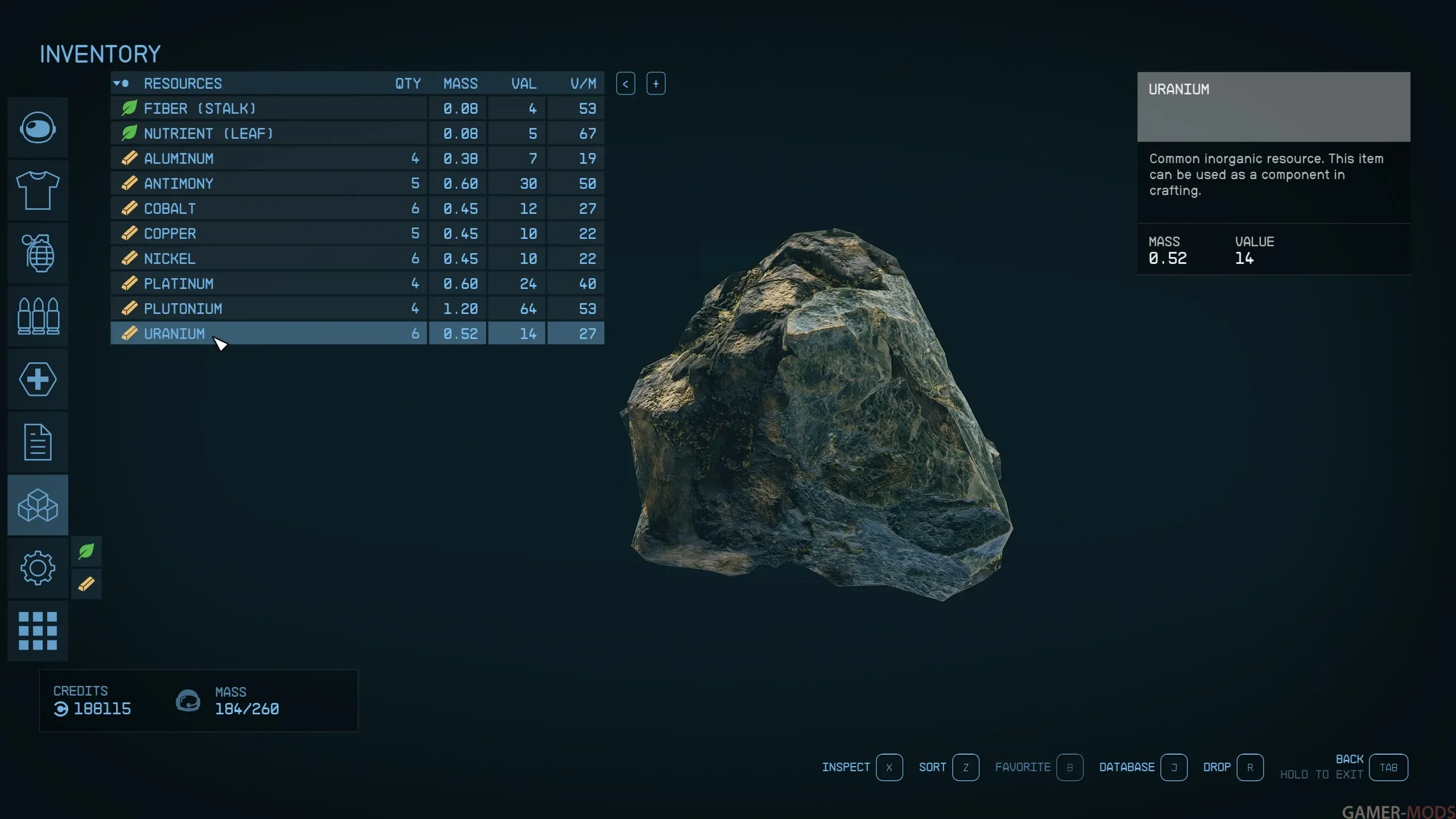Image resolution: width=1456 pixels, height=819 pixels.
Task: Open the gear misc category
Action: click(x=38, y=568)
